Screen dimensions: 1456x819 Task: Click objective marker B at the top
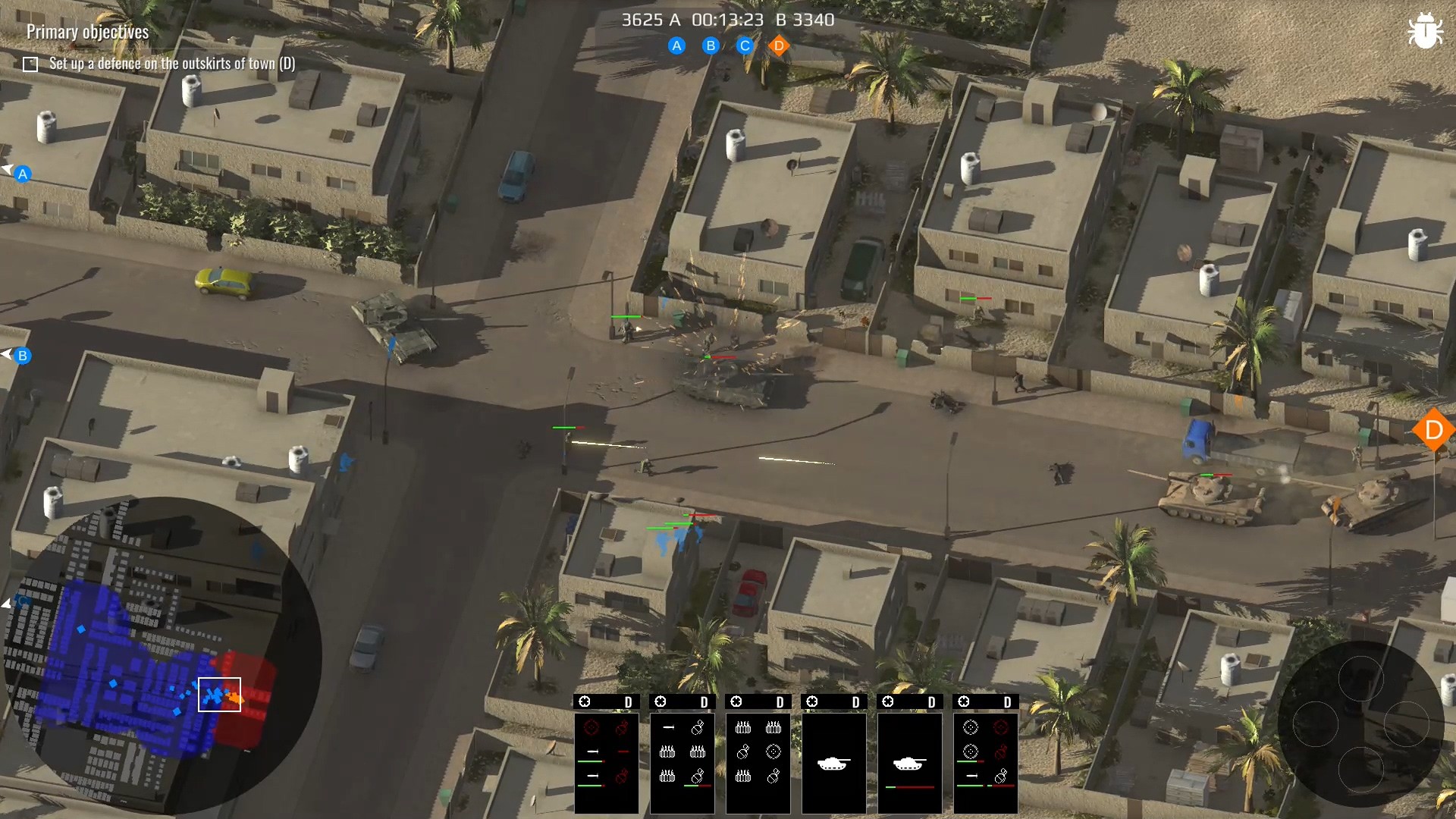coord(711,46)
